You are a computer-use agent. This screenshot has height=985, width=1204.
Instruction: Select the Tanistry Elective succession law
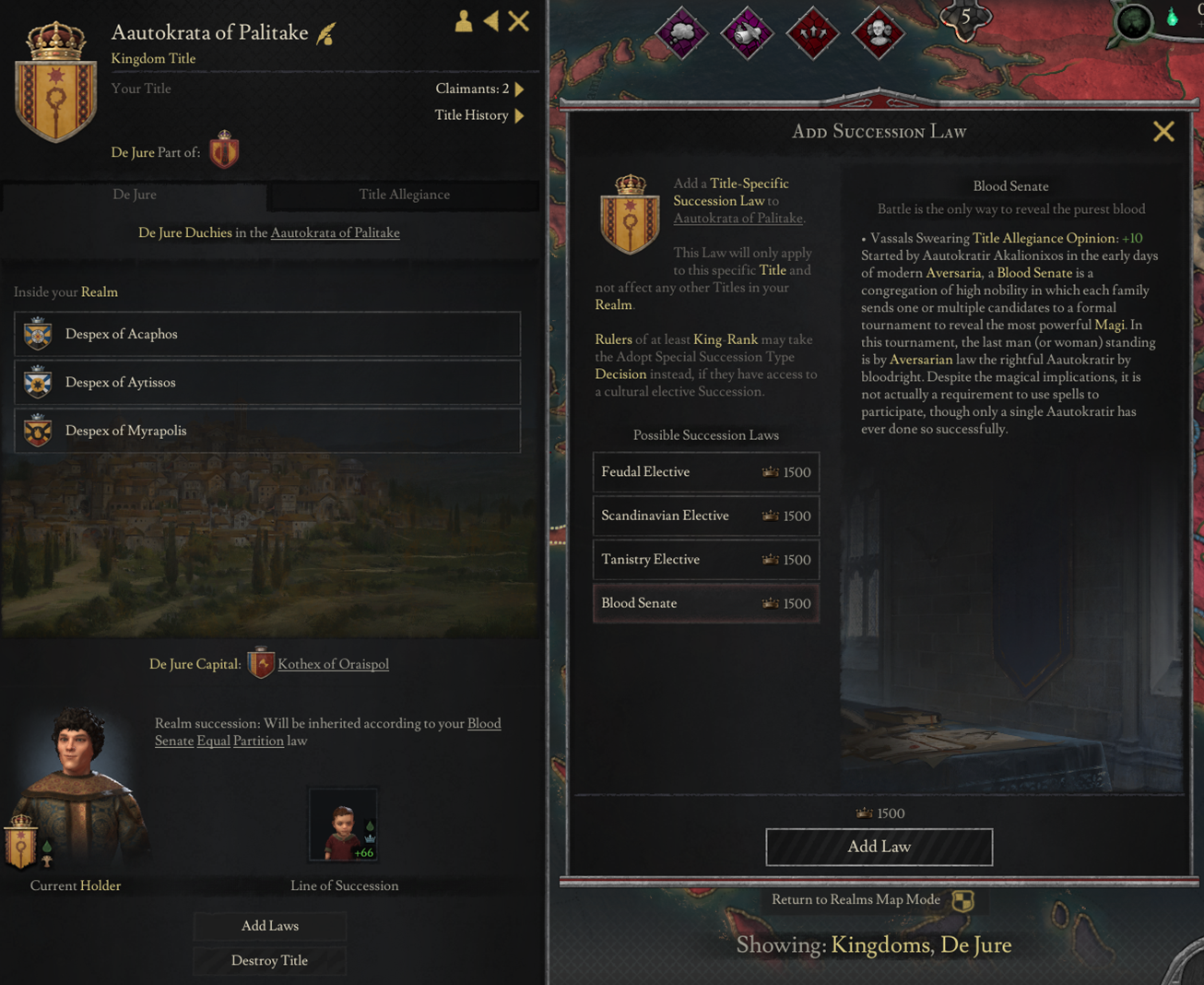point(705,559)
